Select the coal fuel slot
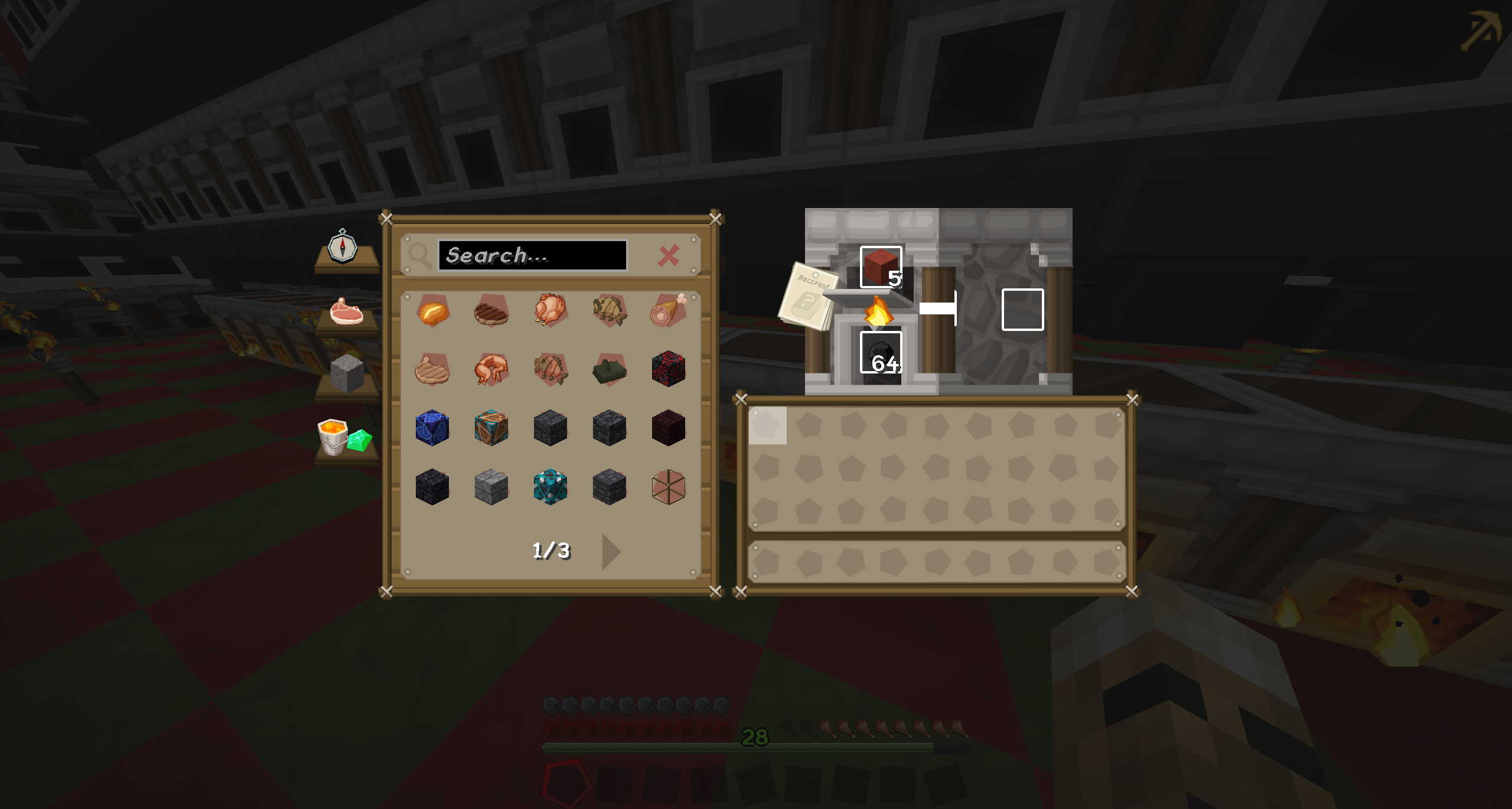Viewport: 1512px width, 809px height. [881, 353]
